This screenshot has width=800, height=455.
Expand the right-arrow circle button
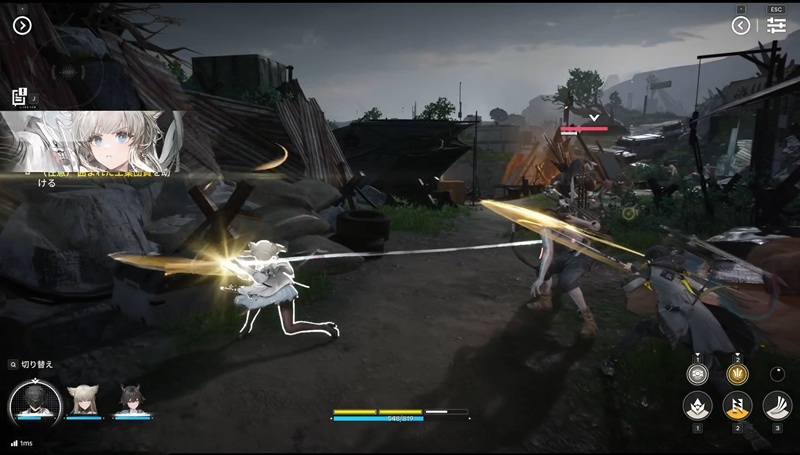pos(23,25)
